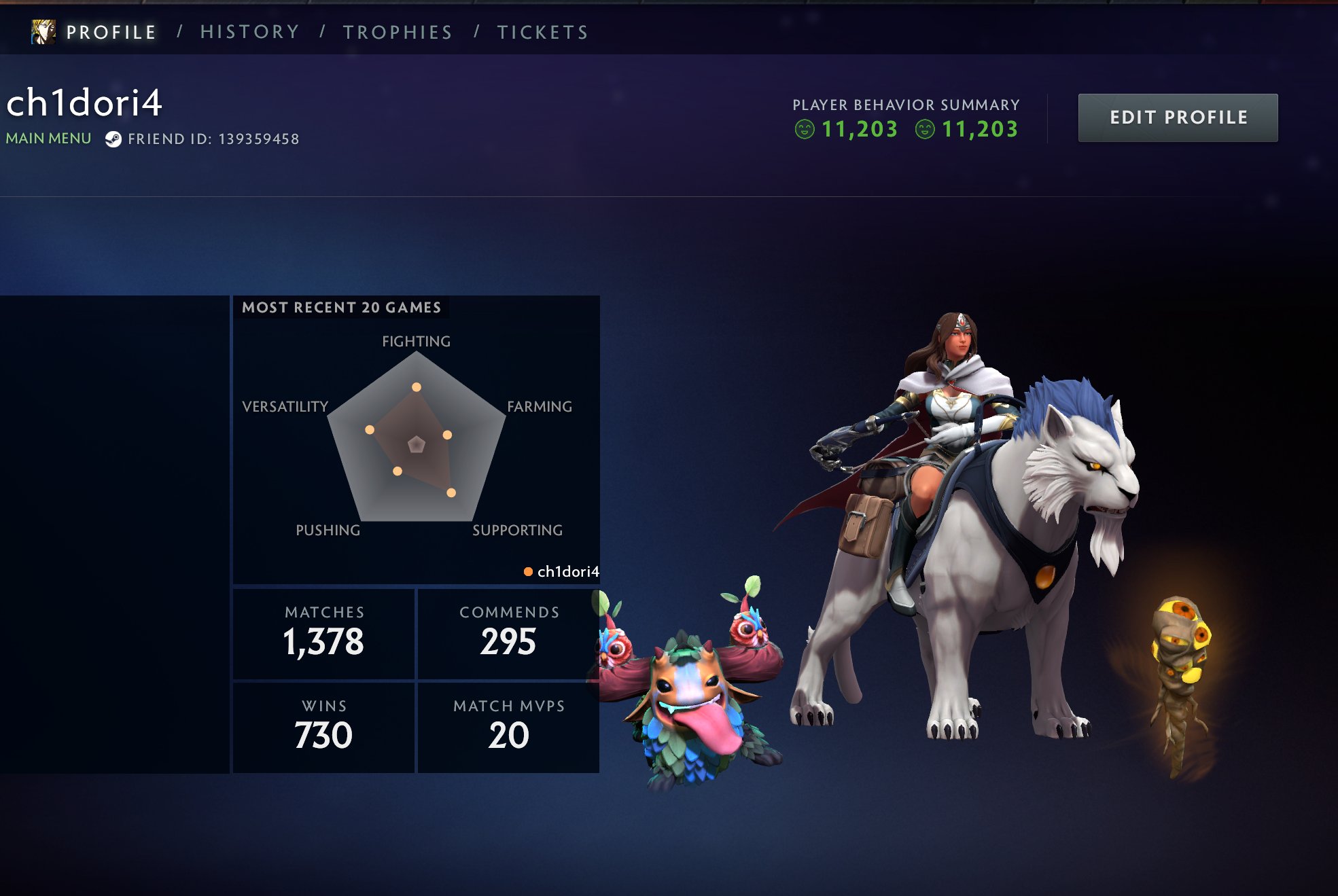Select the PROFILE tab

(111, 31)
